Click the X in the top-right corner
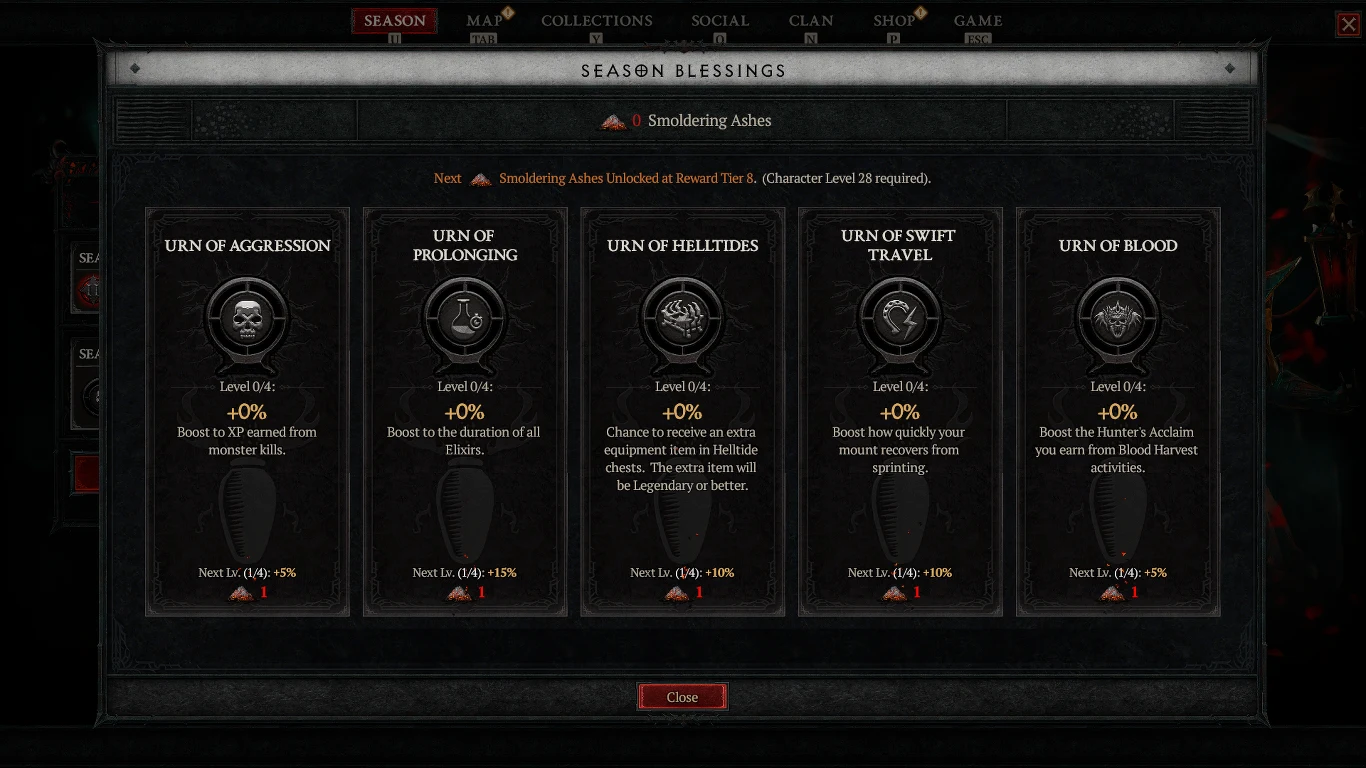Viewport: 1366px width, 768px height. coord(1348,24)
